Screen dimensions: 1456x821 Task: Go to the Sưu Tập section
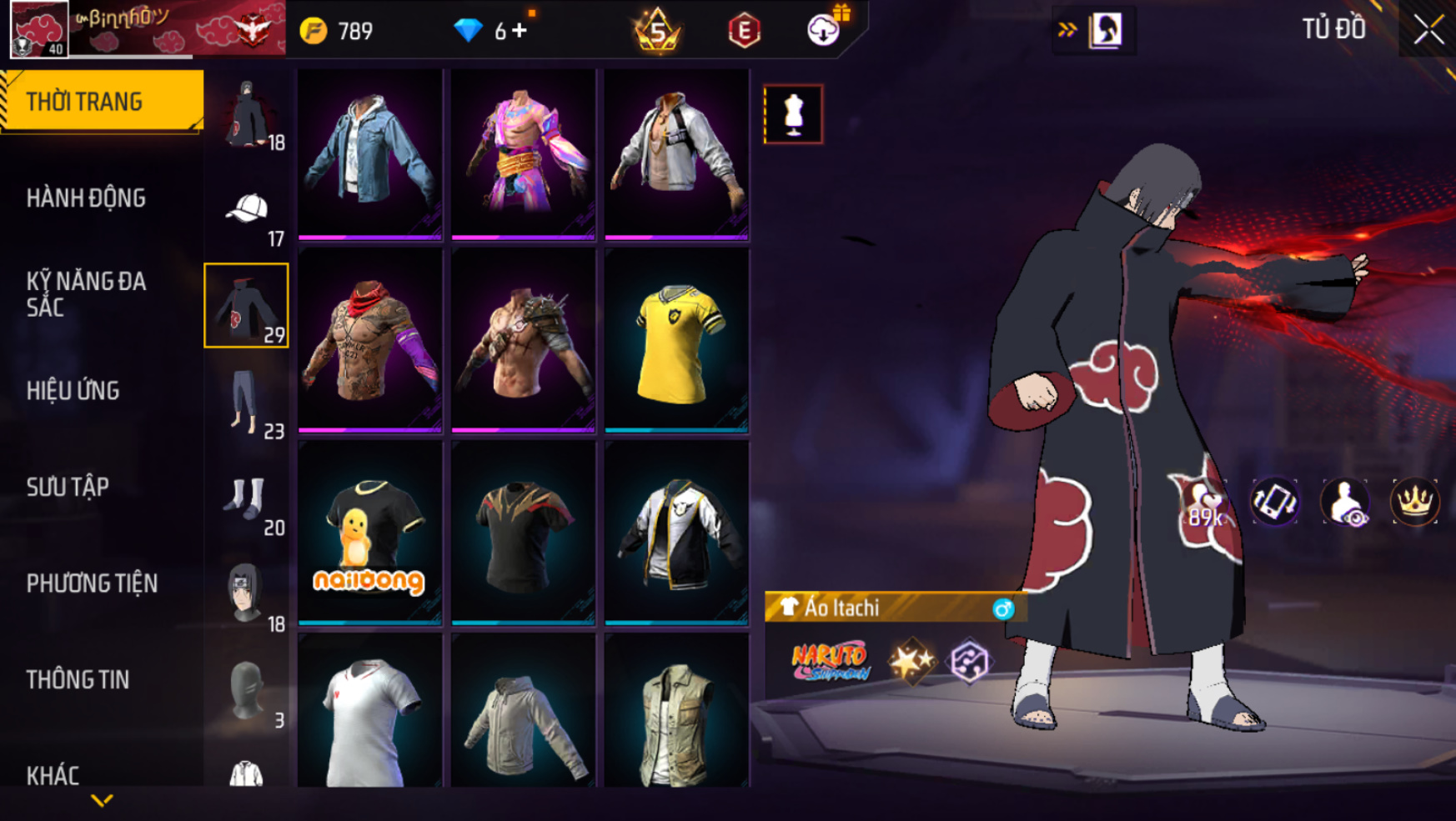68,487
